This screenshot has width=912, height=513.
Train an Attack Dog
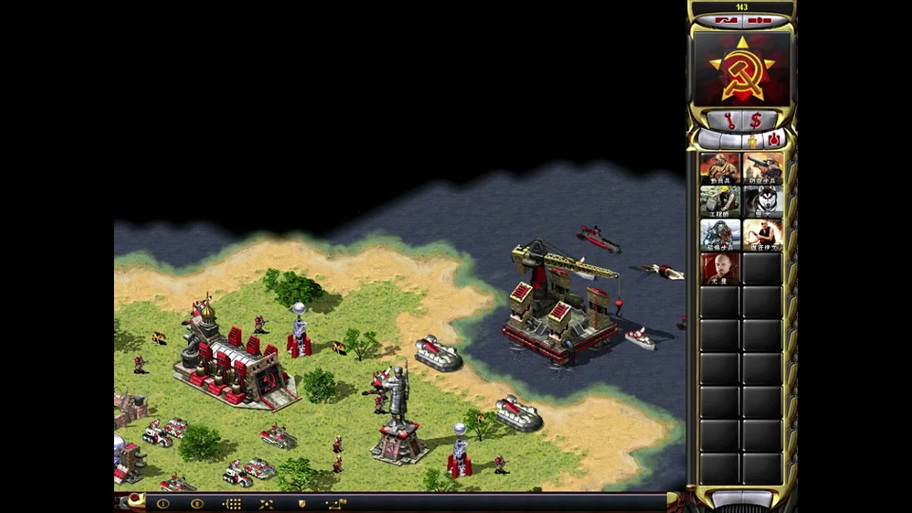[x=763, y=202]
